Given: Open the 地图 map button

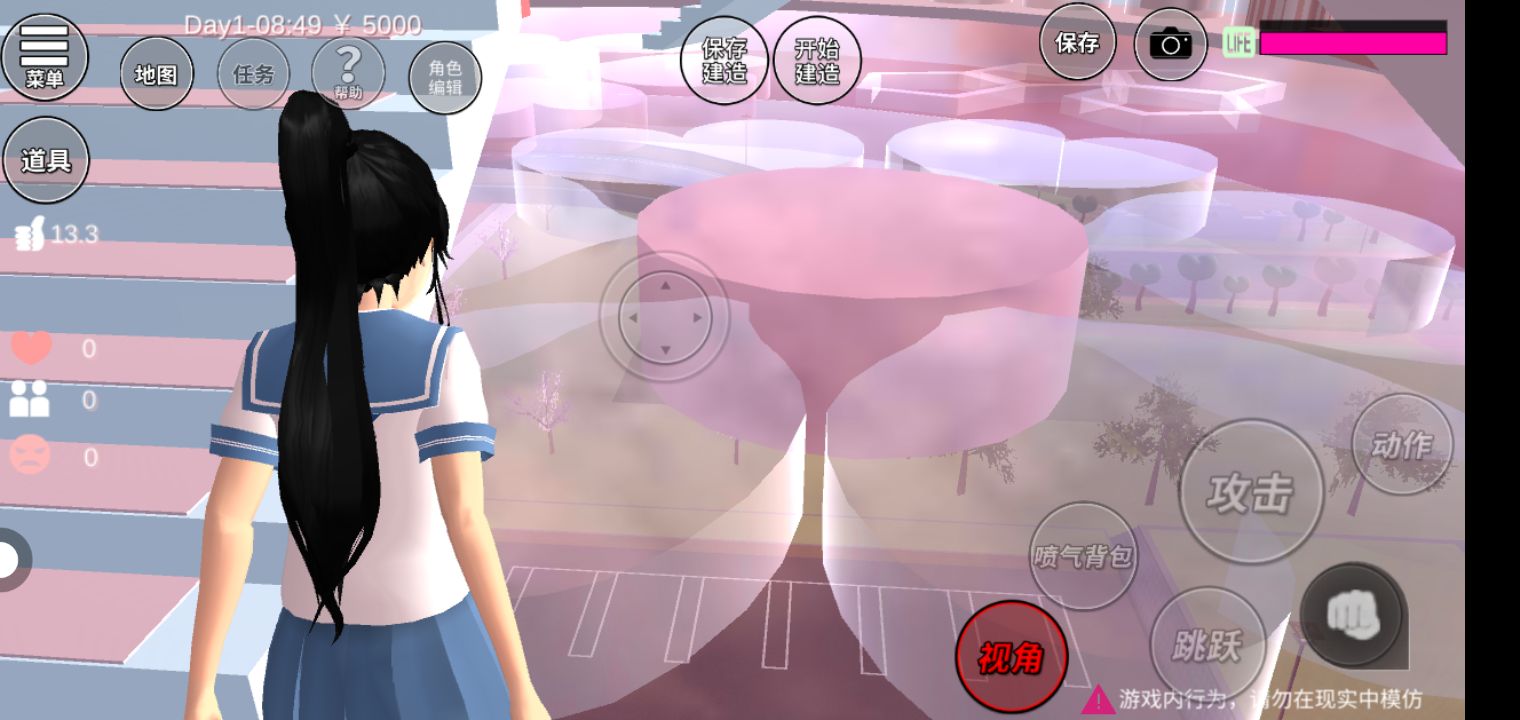Looking at the screenshot, I should coord(156,74).
